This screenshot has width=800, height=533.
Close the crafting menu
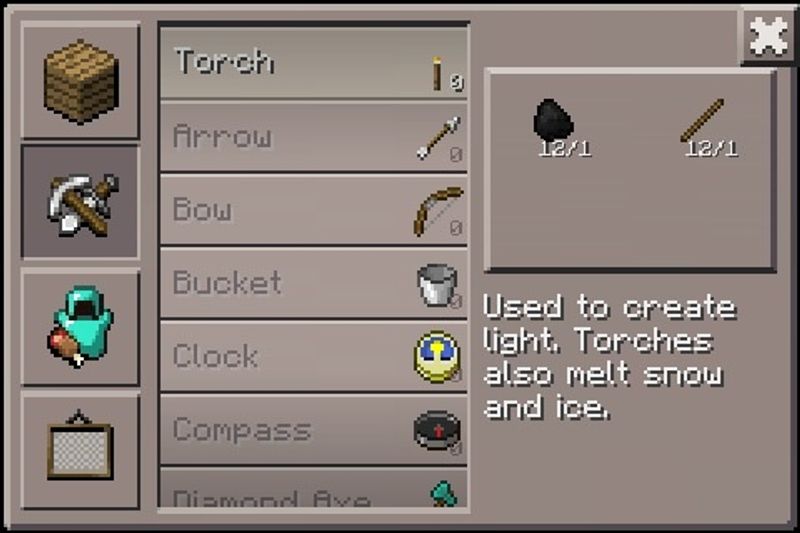[767, 36]
